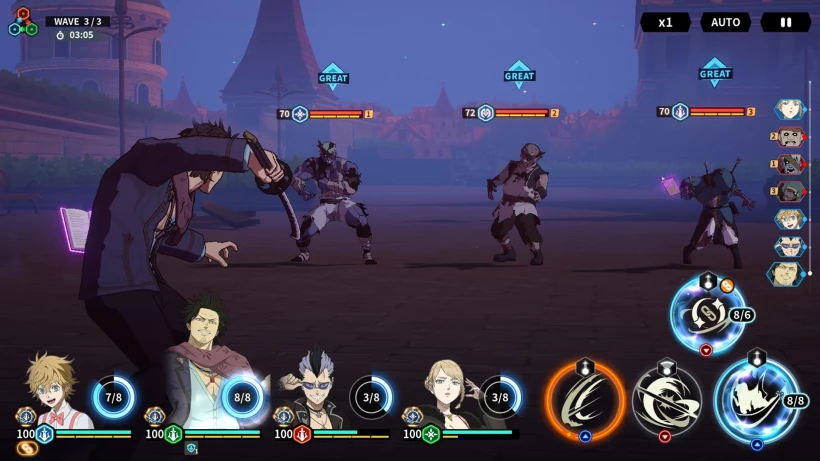
Task: Toggle the x1 battle speed button
Action: (665, 22)
